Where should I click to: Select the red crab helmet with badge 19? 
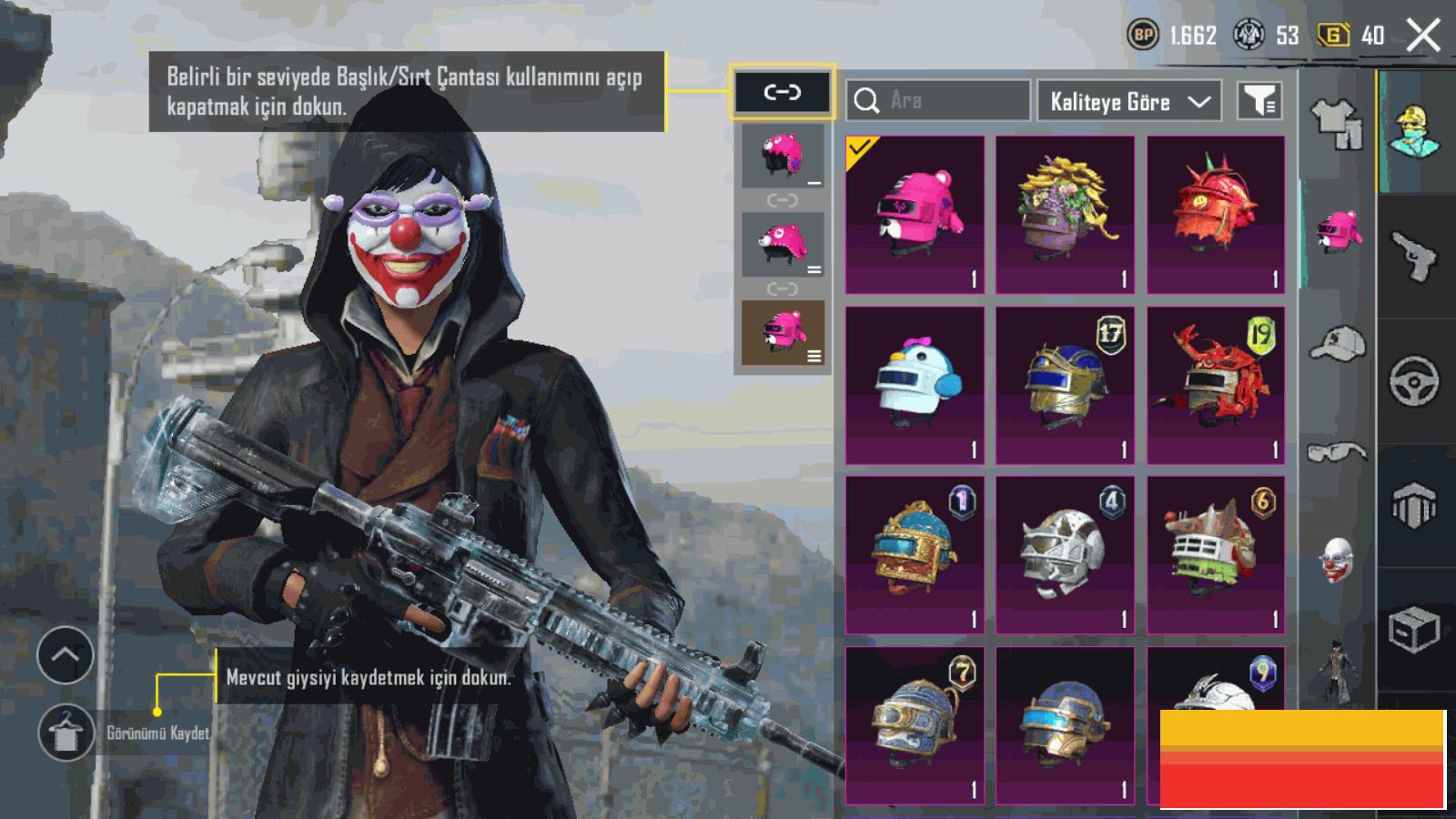click(1216, 386)
